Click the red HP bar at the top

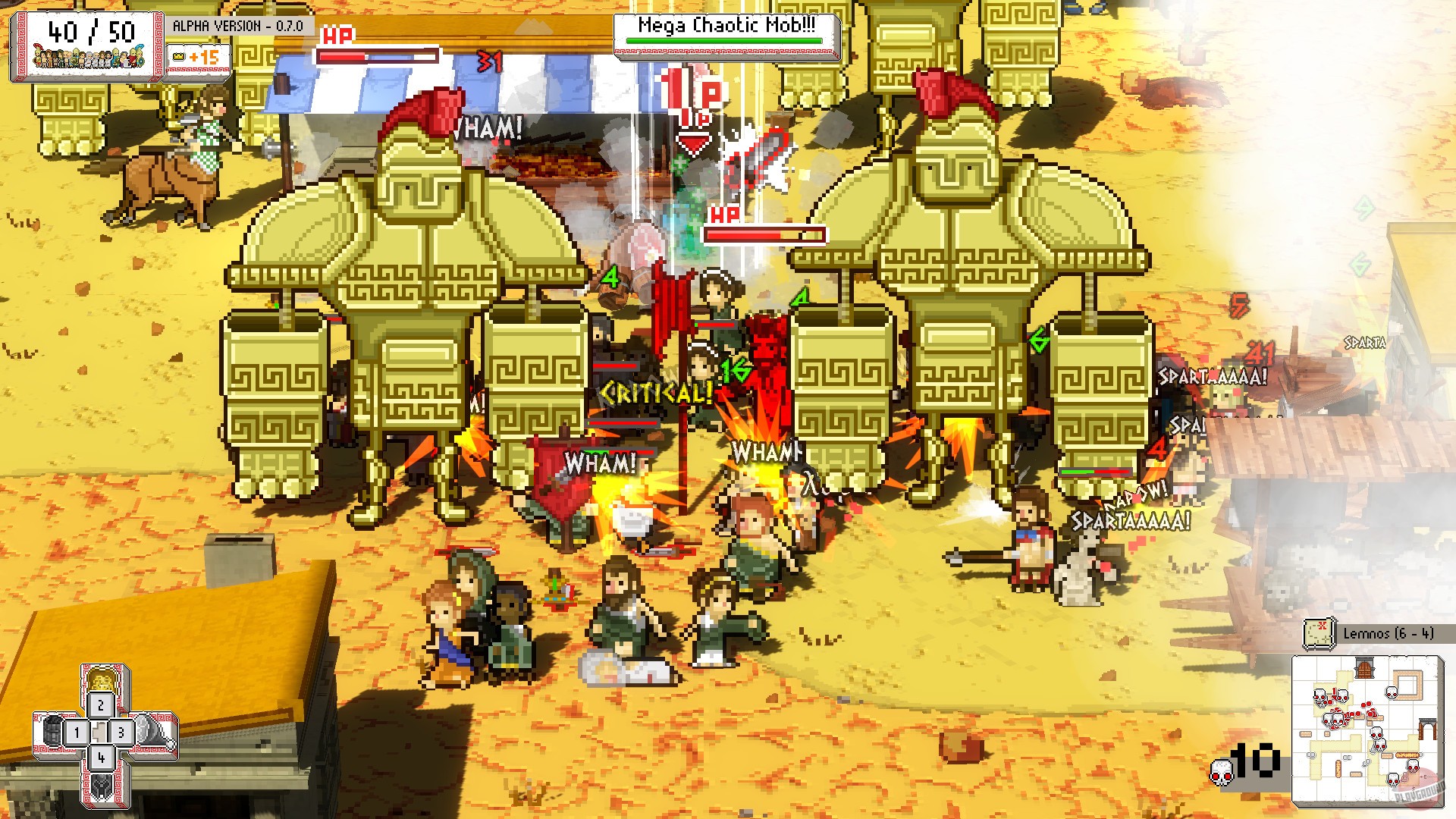[x=379, y=55]
